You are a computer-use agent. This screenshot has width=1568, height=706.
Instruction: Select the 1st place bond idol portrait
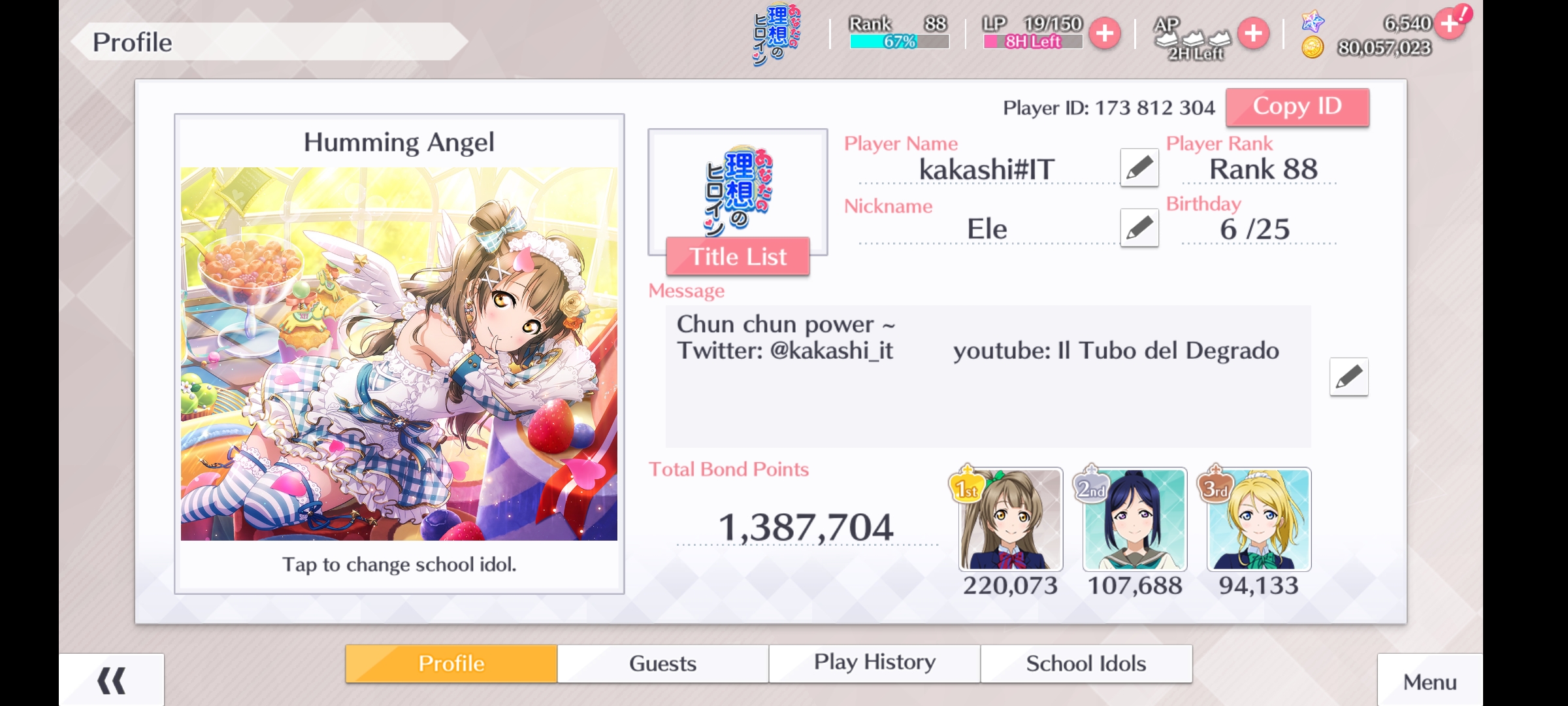click(1010, 520)
